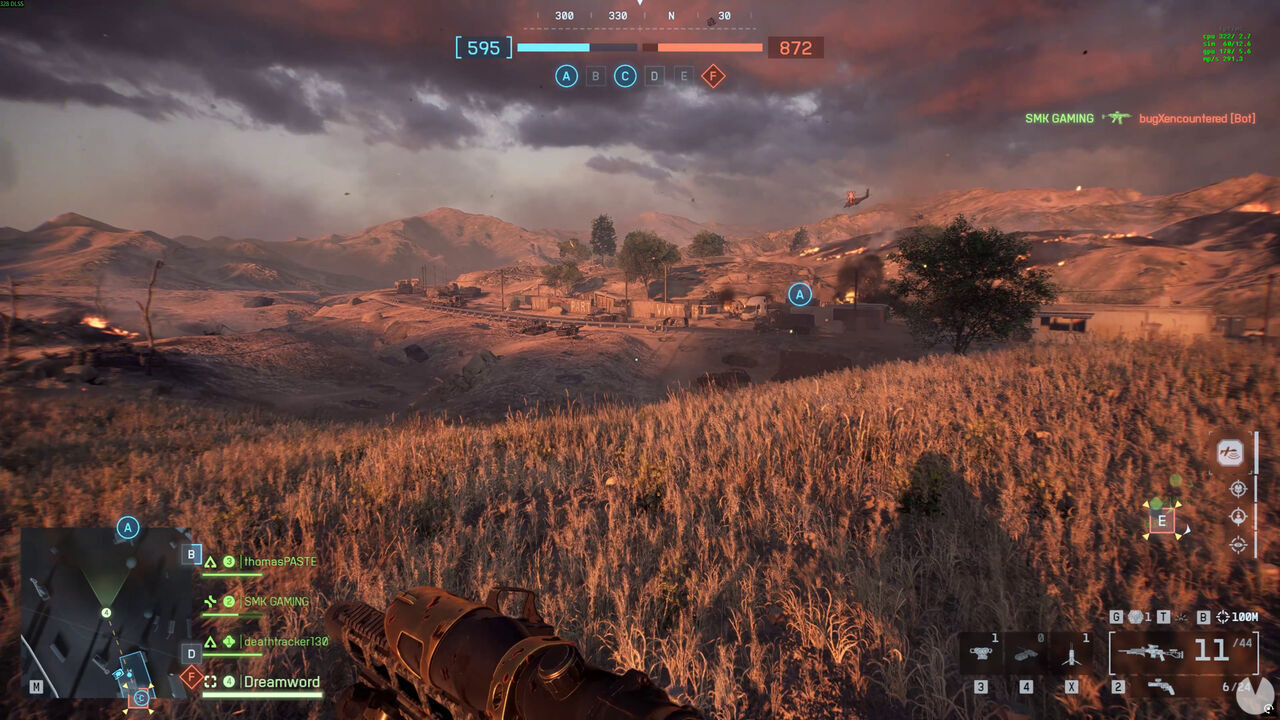The image size is (1280, 720).
Task: Open the minimap
Action: pyautogui.click(x=106, y=612)
